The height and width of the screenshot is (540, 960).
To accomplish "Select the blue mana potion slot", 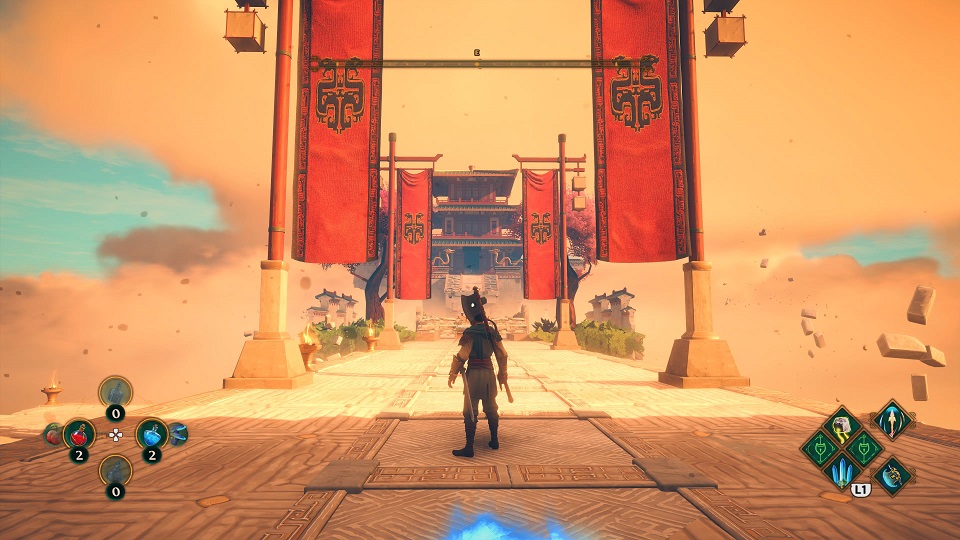I will coord(151,434).
